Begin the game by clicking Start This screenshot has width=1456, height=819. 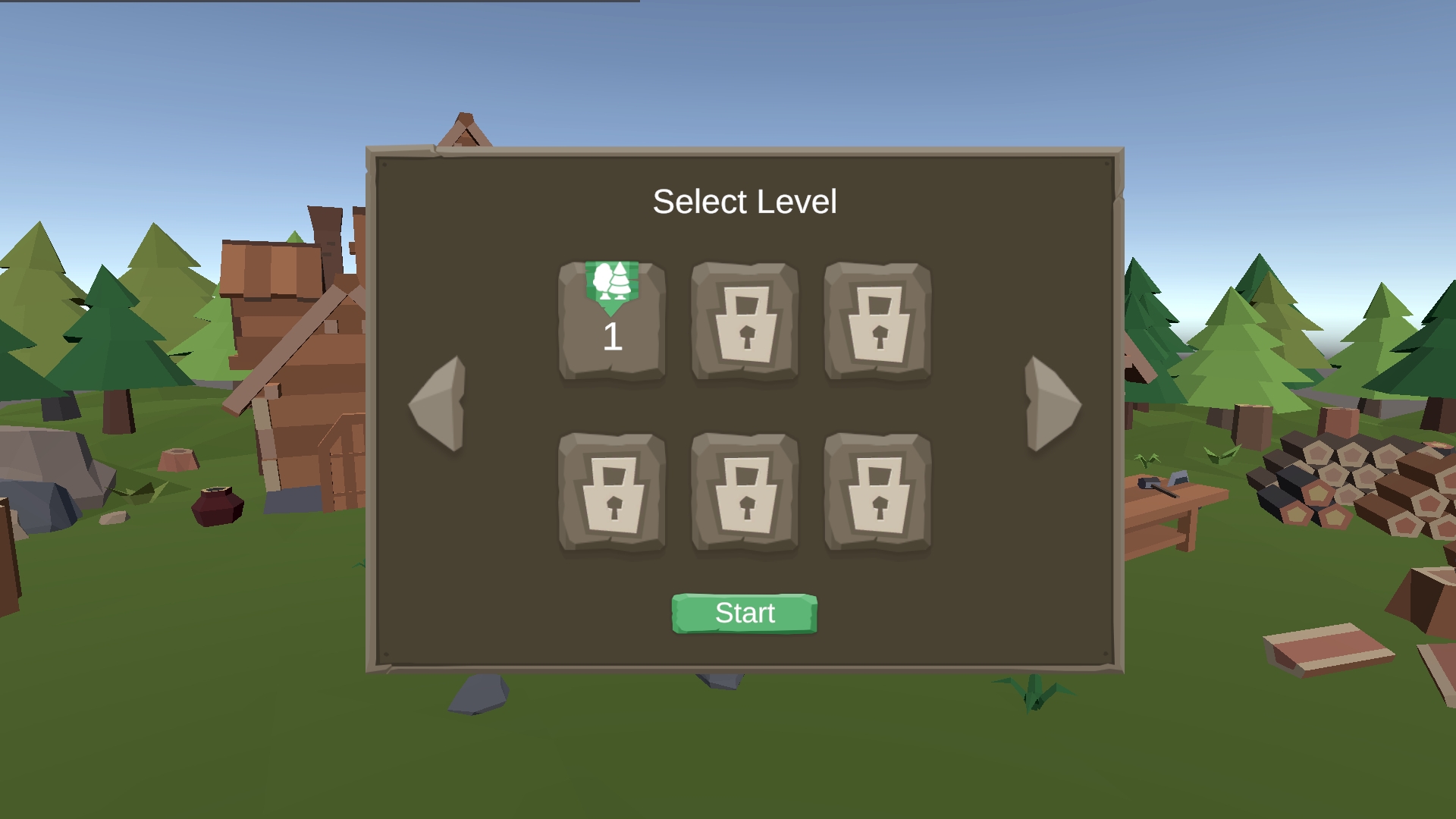tap(744, 613)
